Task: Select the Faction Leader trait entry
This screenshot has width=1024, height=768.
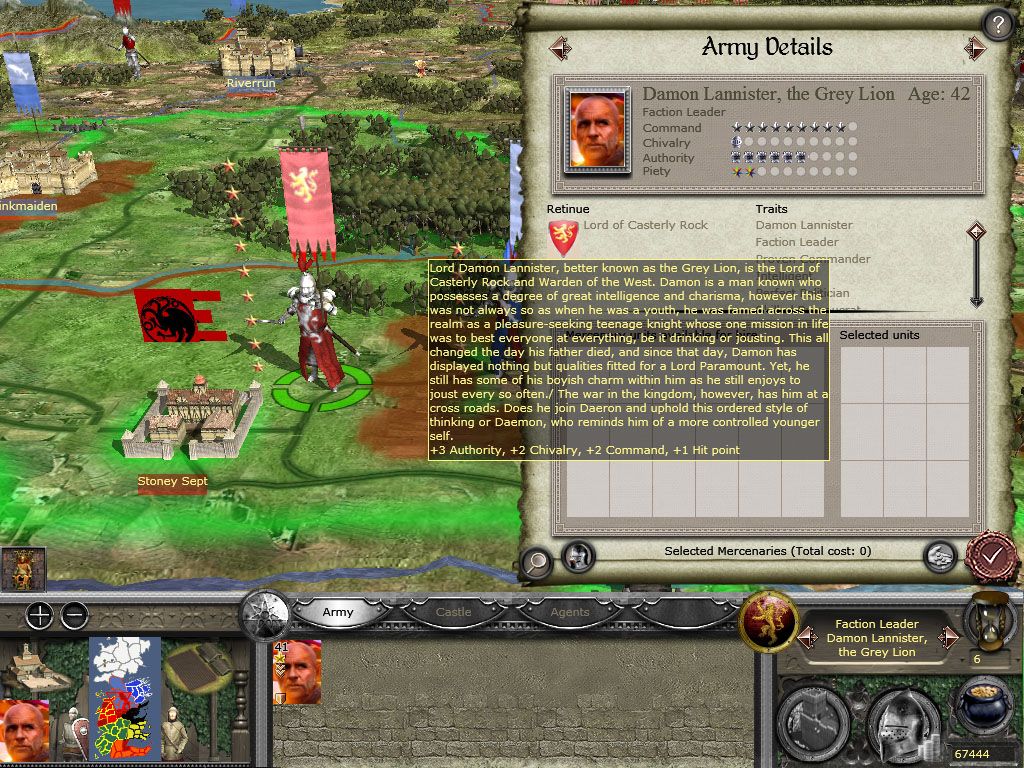Action: pos(797,242)
